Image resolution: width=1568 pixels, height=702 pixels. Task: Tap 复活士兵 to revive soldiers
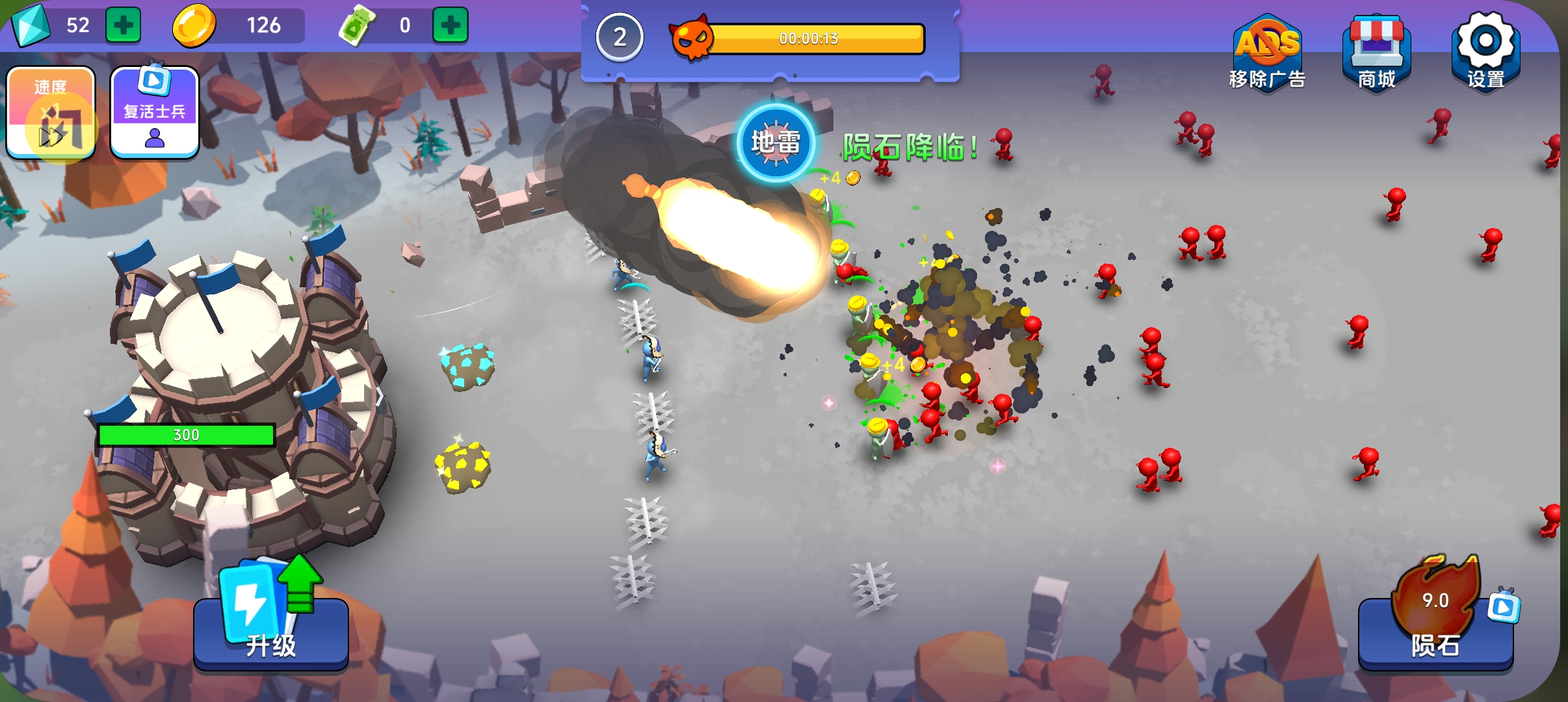155,112
